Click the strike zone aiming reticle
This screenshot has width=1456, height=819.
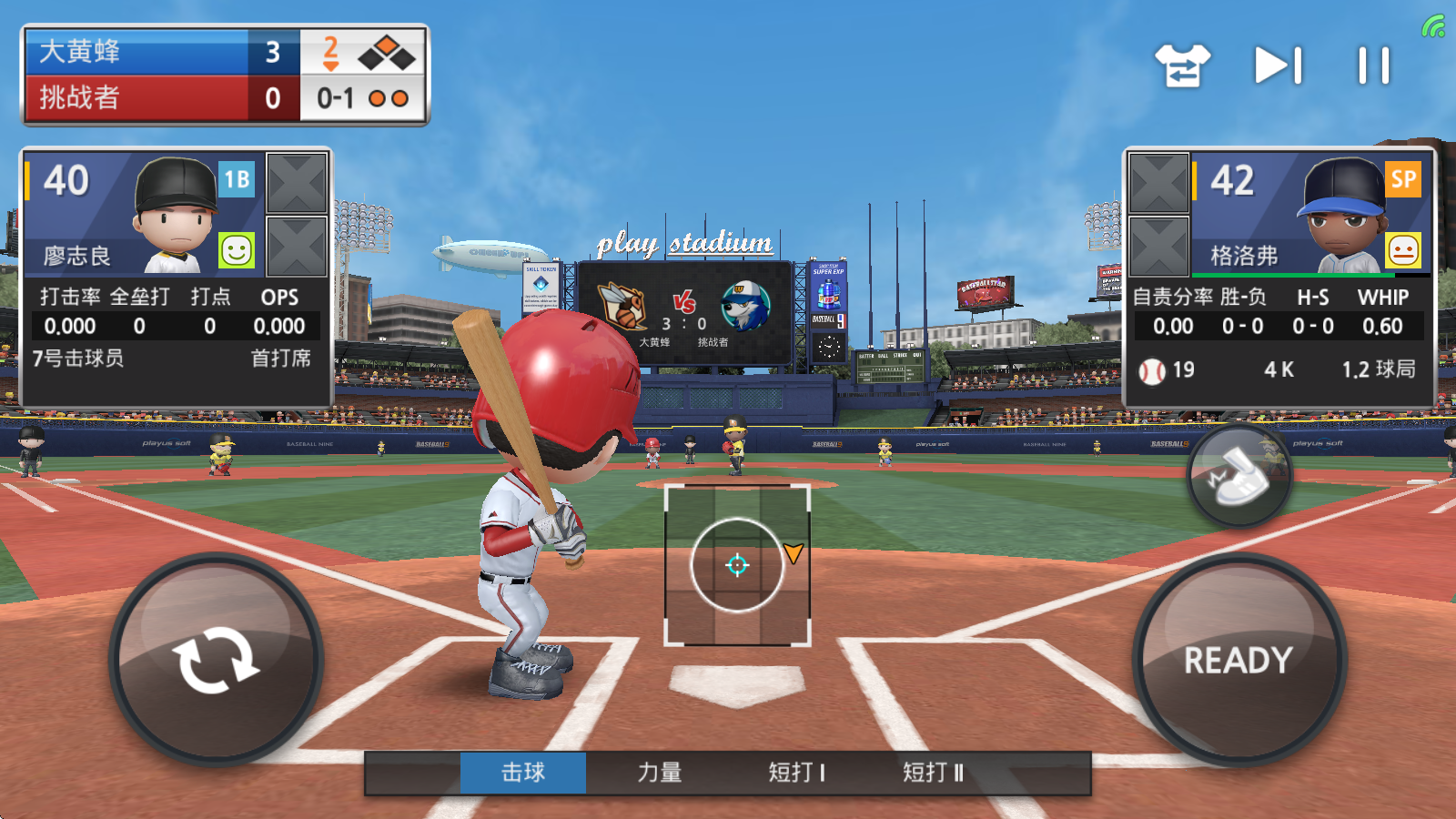pos(737,565)
